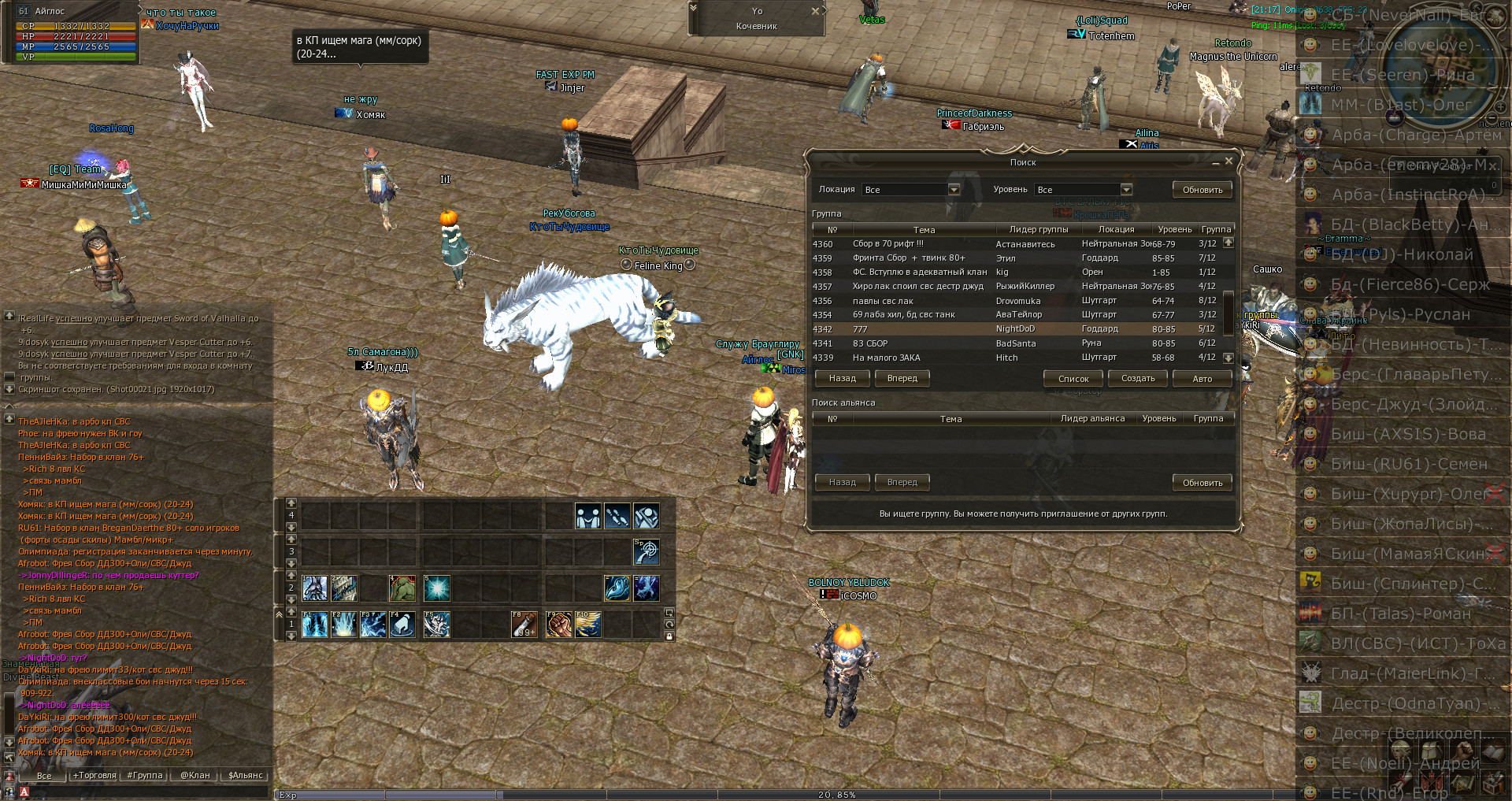Open the Уровень dropdown filter

point(1126,190)
